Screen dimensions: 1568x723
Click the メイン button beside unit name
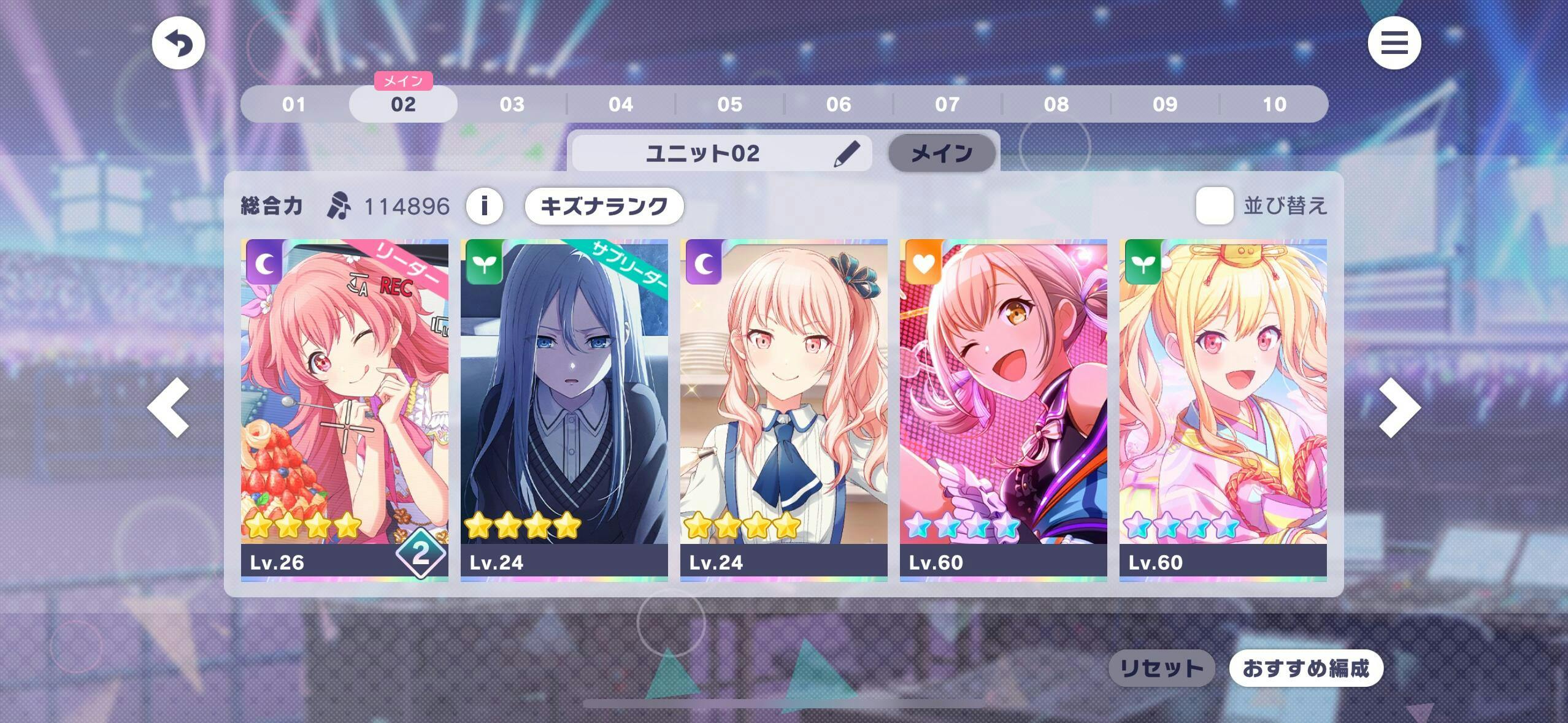coord(942,153)
